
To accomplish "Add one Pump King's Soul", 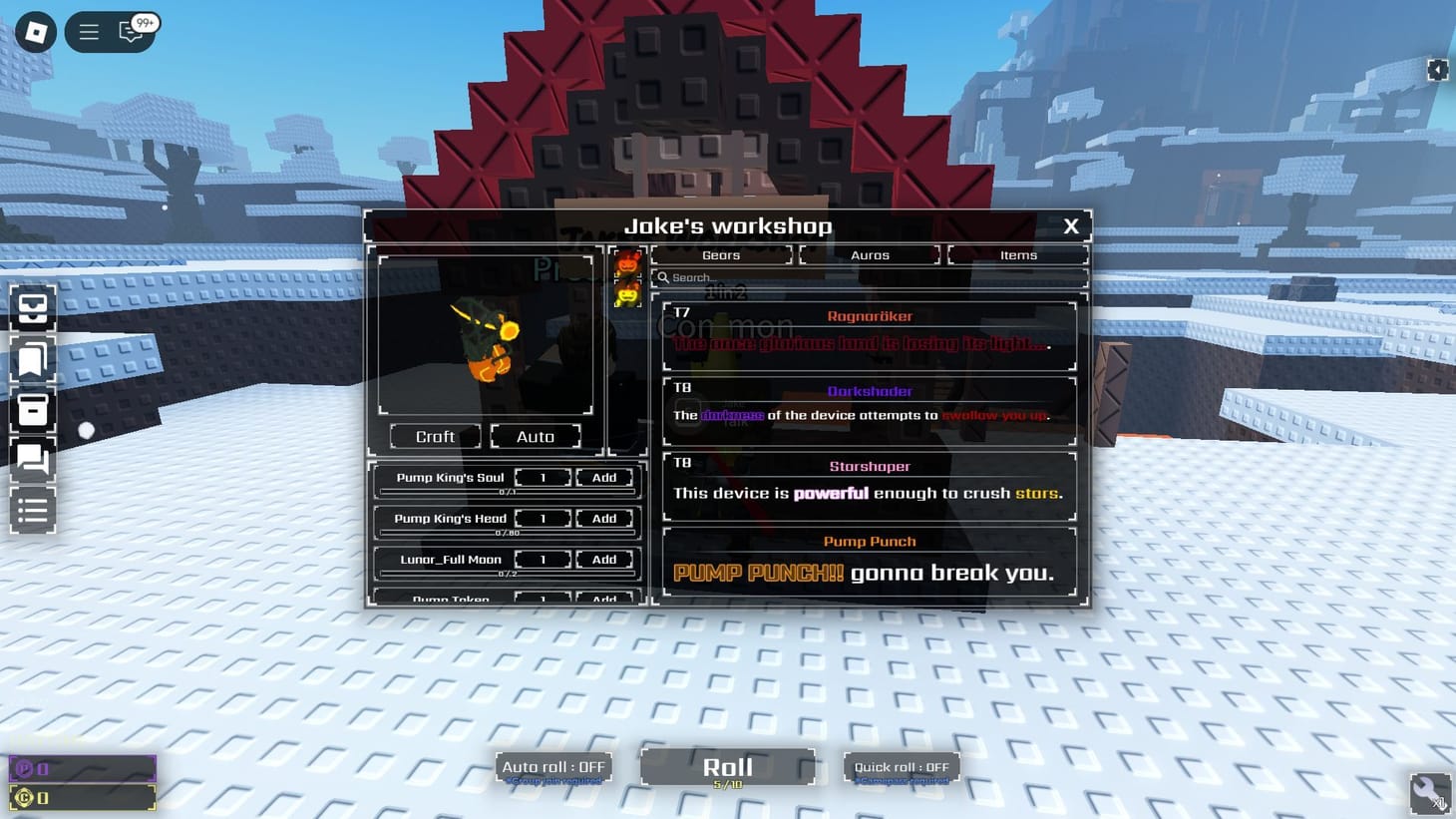I will pyautogui.click(x=603, y=477).
